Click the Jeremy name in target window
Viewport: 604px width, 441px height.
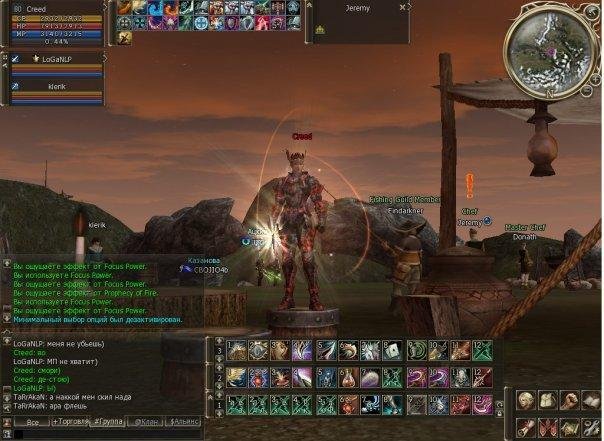[x=356, y=9]
